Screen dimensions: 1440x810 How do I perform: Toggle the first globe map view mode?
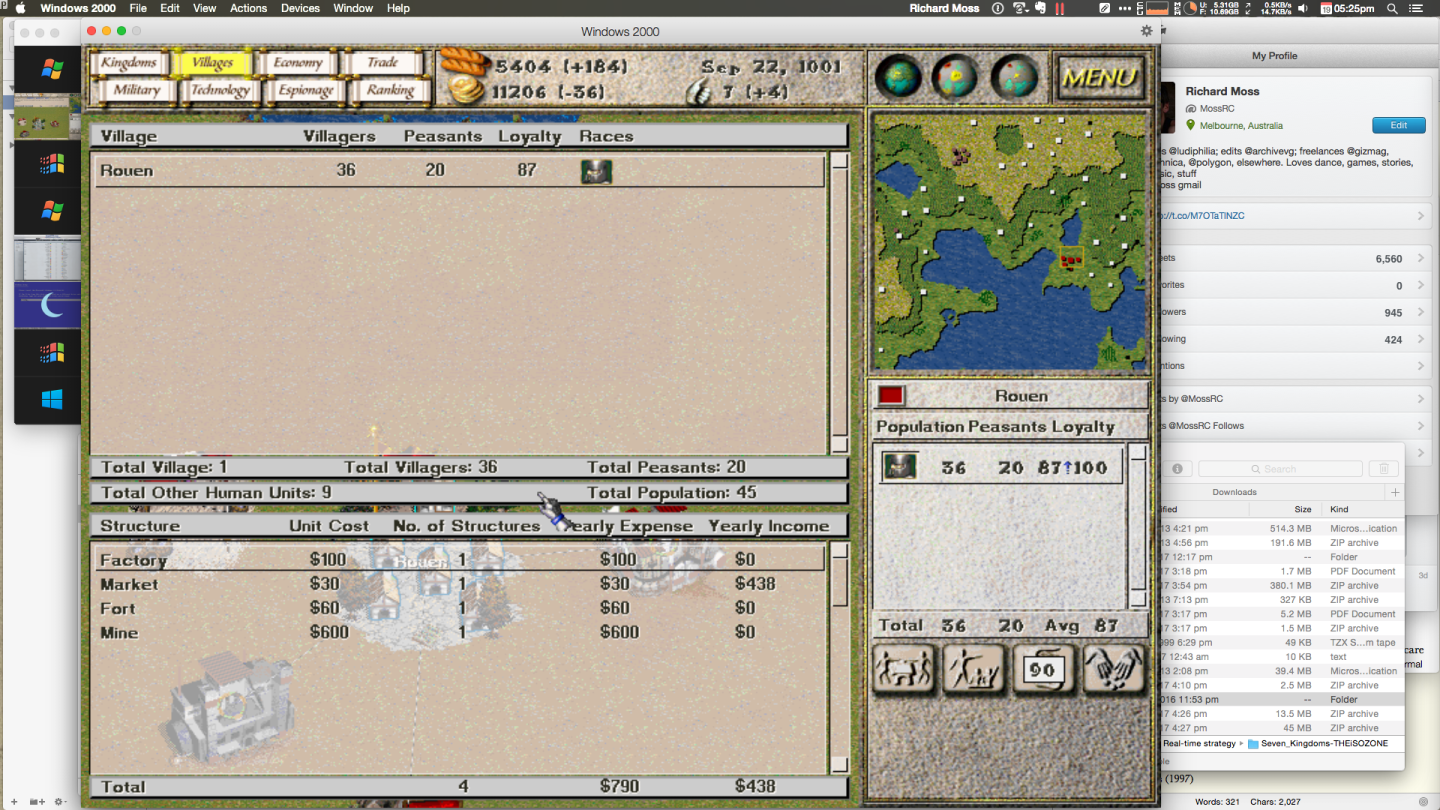click(897, 77)
